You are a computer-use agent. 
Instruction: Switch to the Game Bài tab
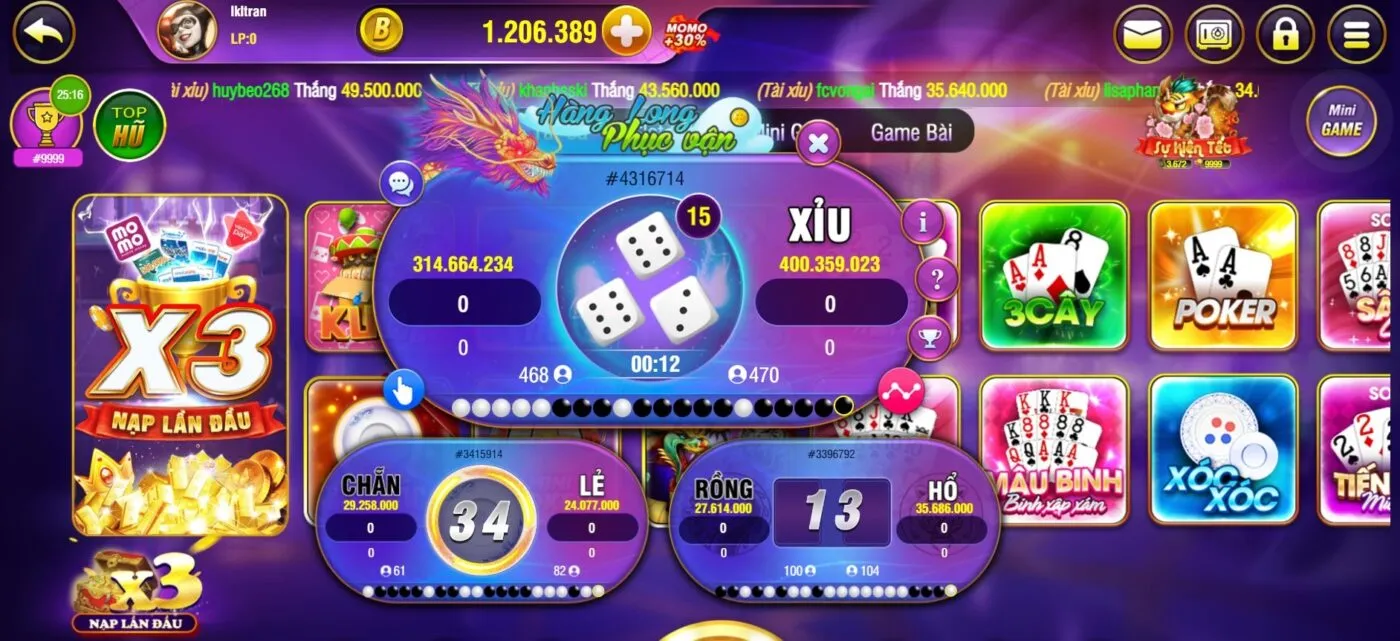(x=910, y=132)
